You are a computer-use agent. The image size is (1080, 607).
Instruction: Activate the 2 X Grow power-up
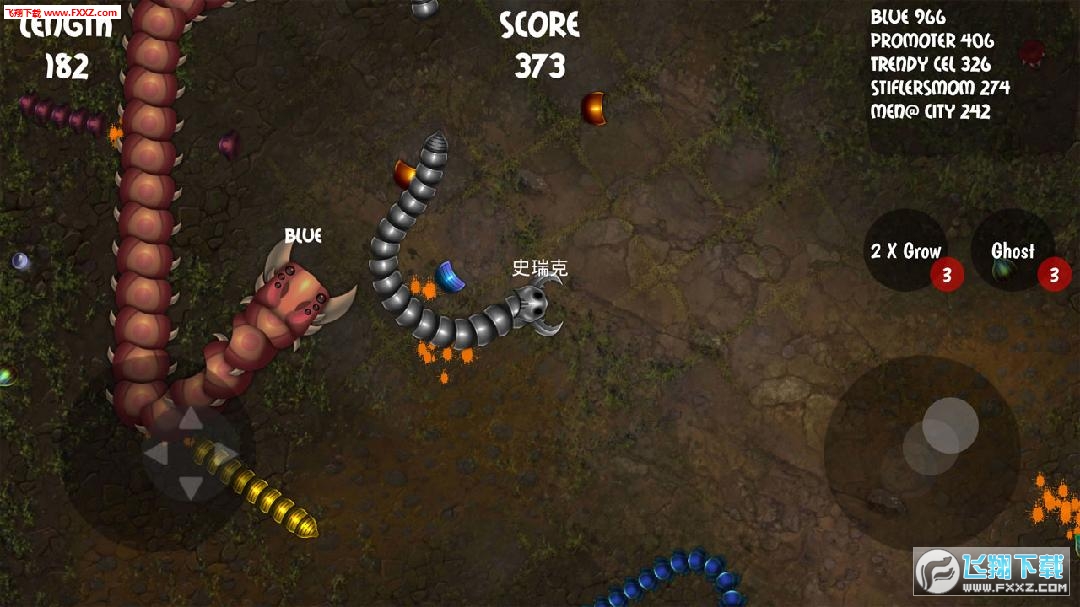(x=906, y=251)
